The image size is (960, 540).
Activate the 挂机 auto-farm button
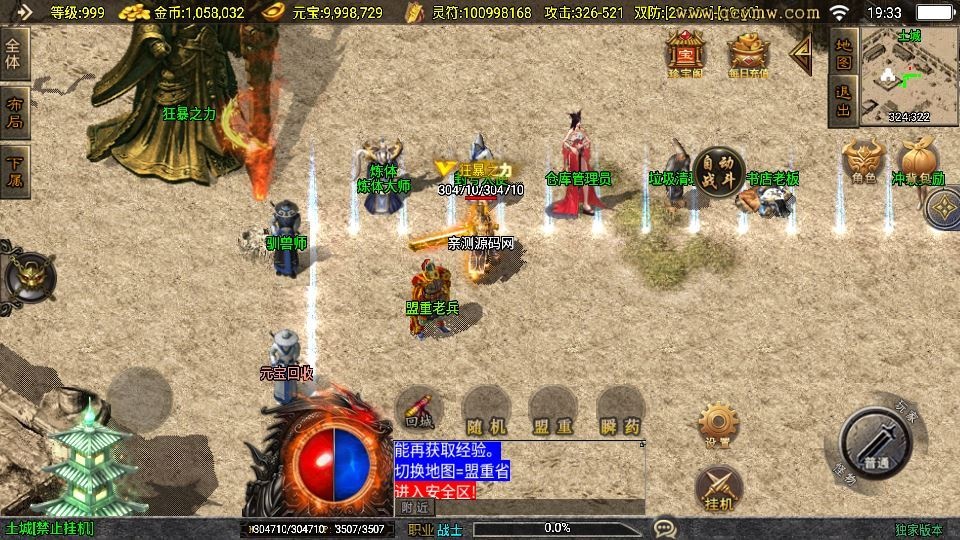tap(719, 486)
